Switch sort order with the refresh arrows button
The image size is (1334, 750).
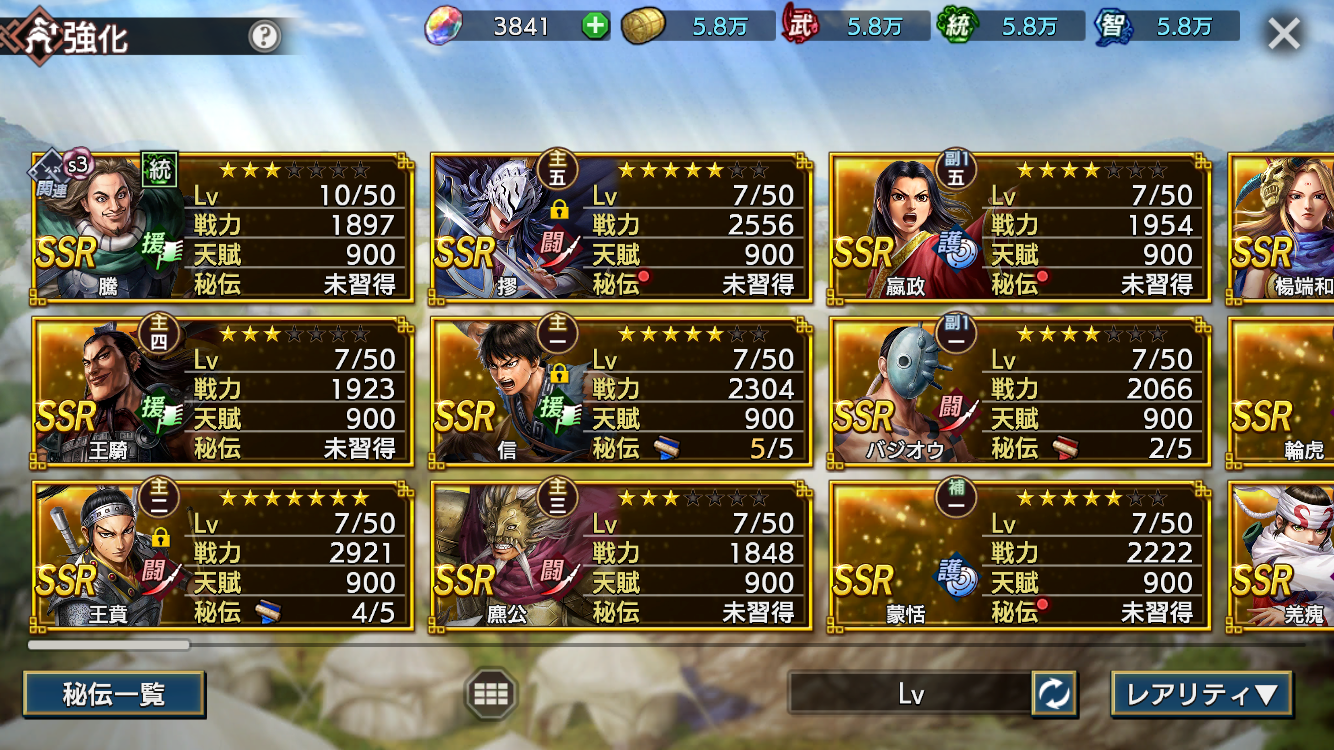1054,693
